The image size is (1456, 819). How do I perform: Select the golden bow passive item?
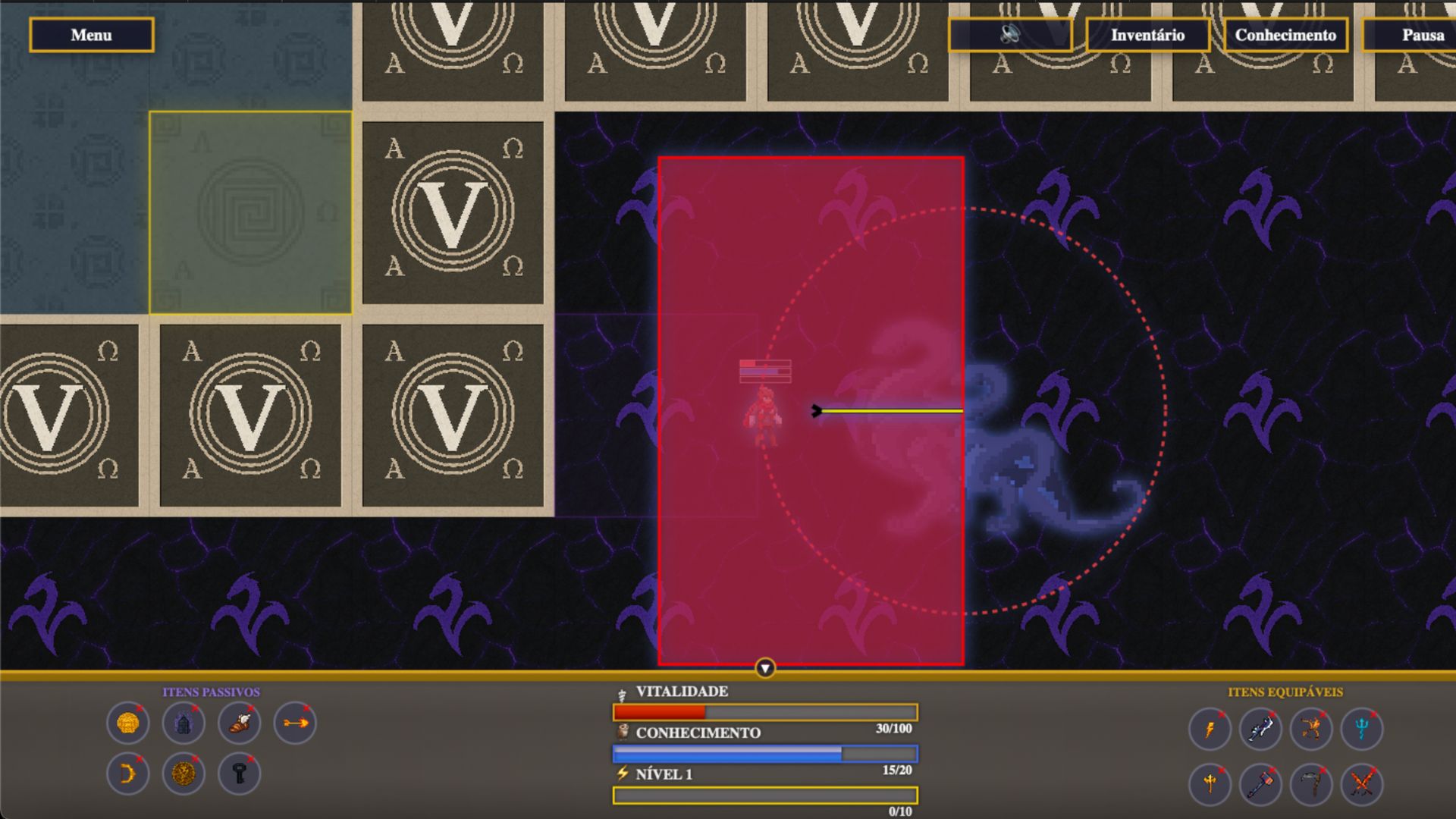128,773
